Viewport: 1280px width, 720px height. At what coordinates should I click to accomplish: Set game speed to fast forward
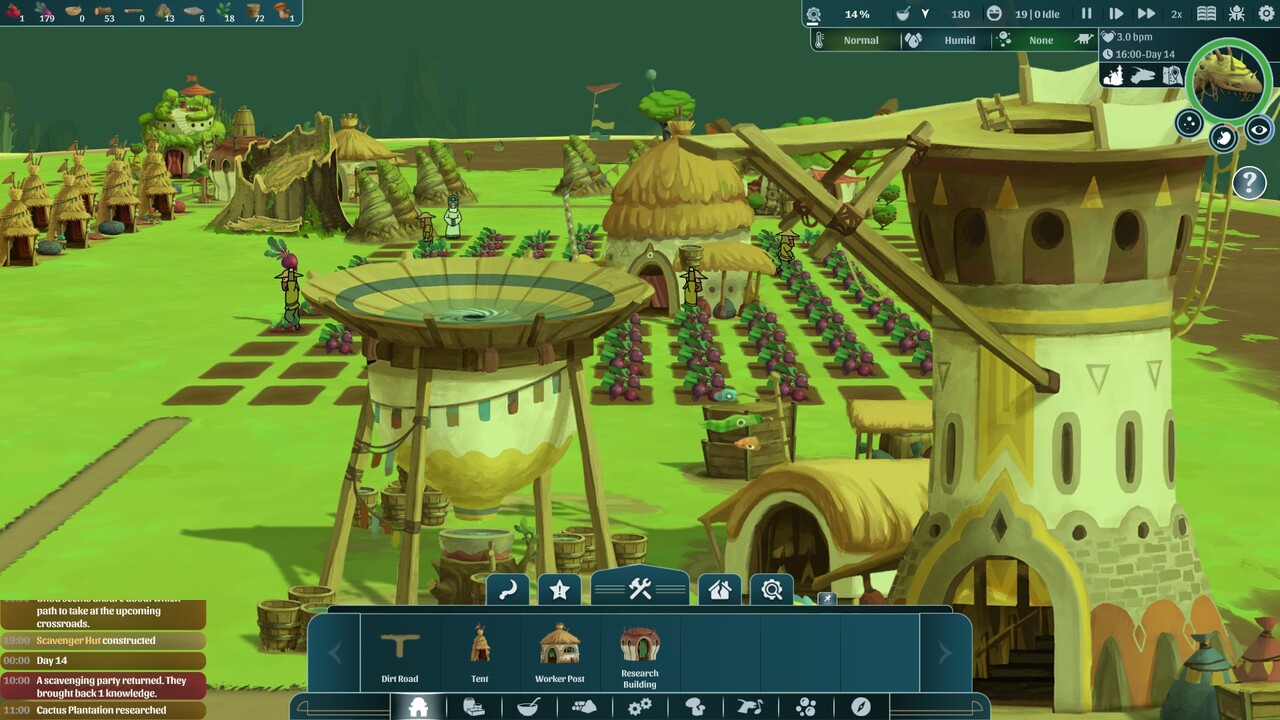click(x=1146, y=14)
